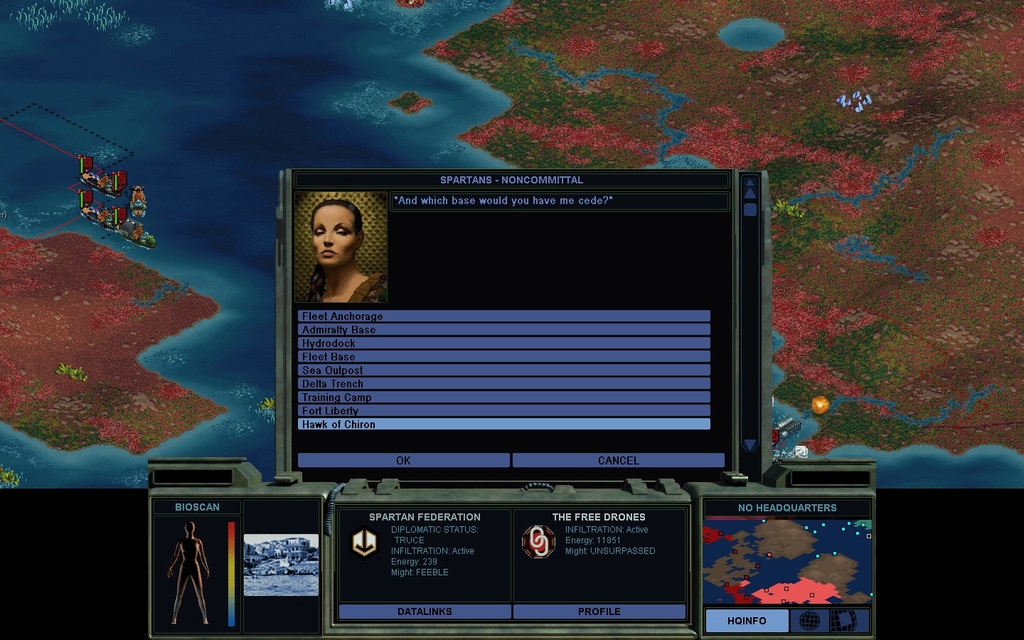1024x640 pixels.
Task: Click the world minimap
Action: (x=787, y=561)
